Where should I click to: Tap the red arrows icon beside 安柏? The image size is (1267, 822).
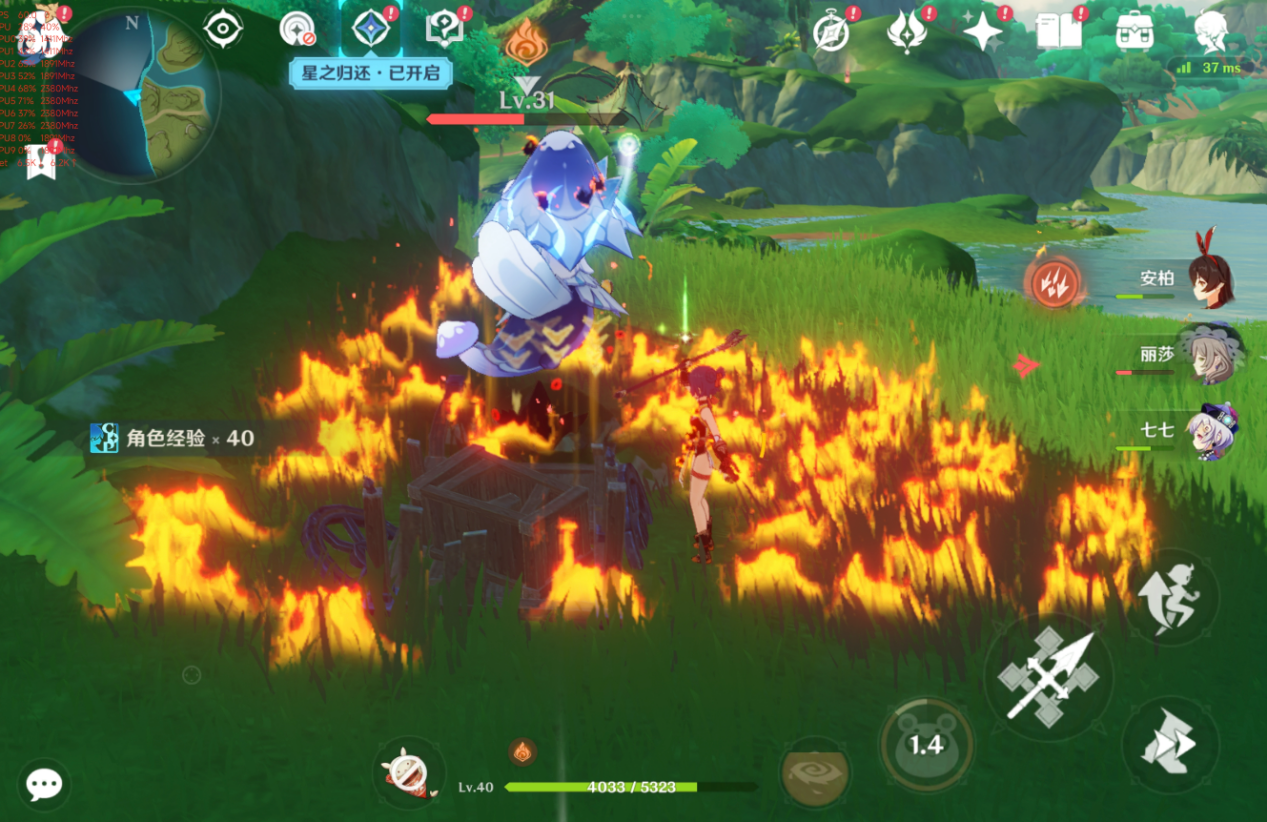(1052, 284)
